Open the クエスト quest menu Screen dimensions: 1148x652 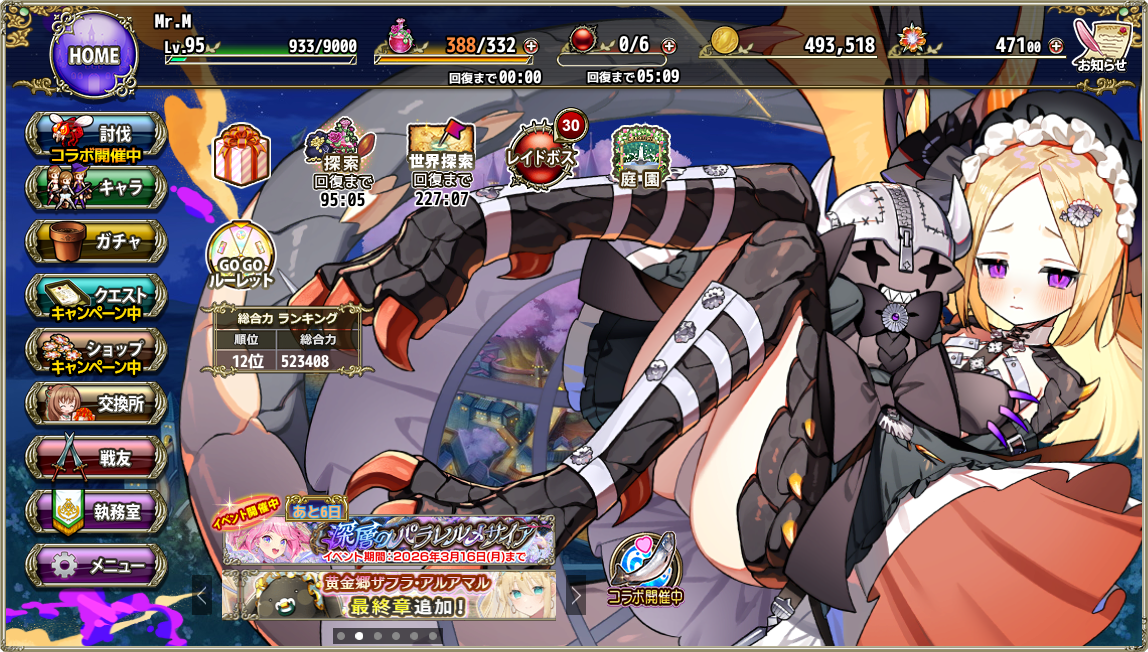(96, 296)
